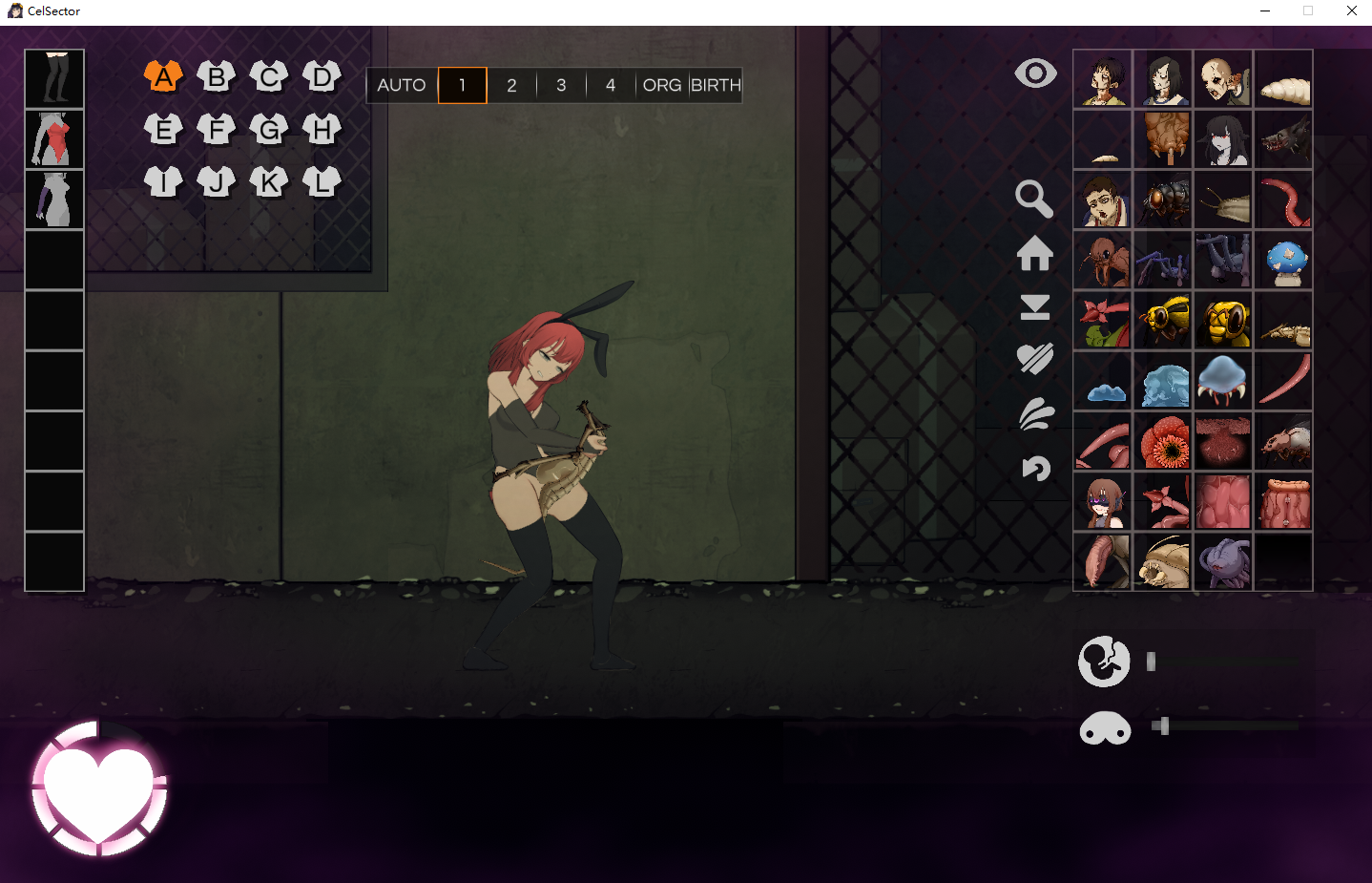This screenshot has height=883, width=1372.
Task: Activate the curved undo arrow icon
Action: 1036,468
